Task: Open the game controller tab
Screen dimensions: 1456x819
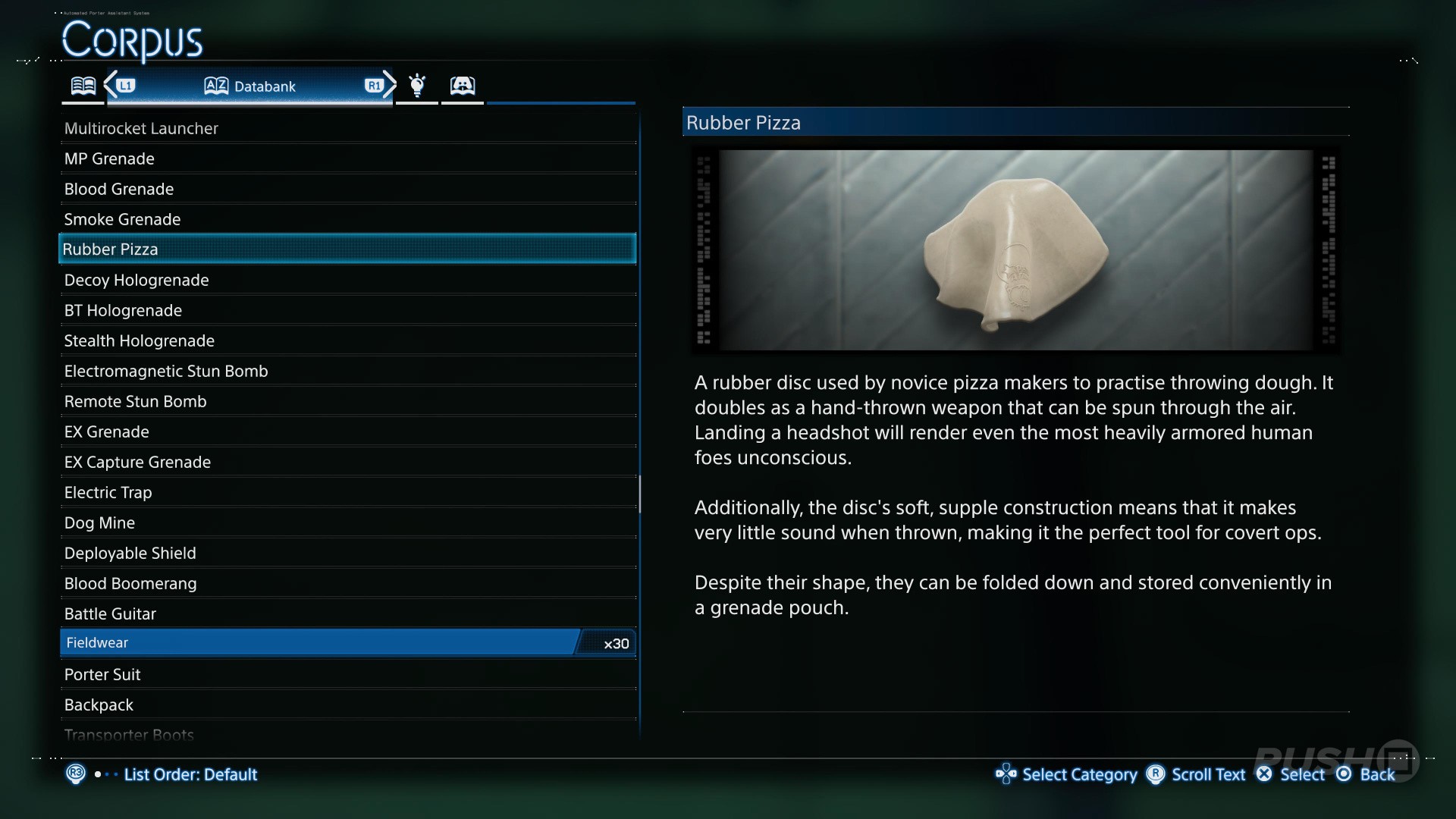Action: (x=462, y=85)
